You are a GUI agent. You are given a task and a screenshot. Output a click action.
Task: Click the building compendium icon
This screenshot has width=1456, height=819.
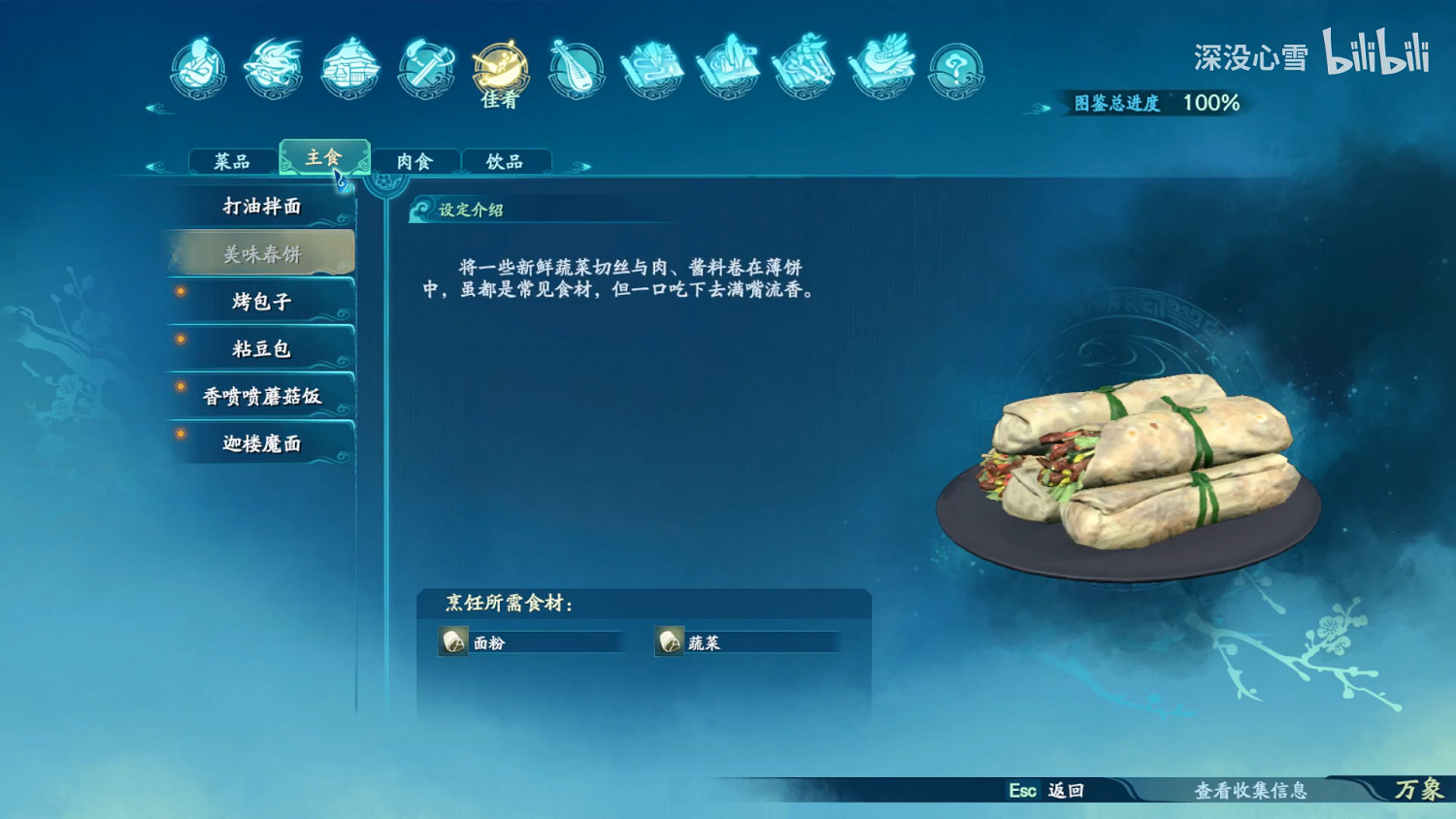pyautogui.click(x=349, y=68)
